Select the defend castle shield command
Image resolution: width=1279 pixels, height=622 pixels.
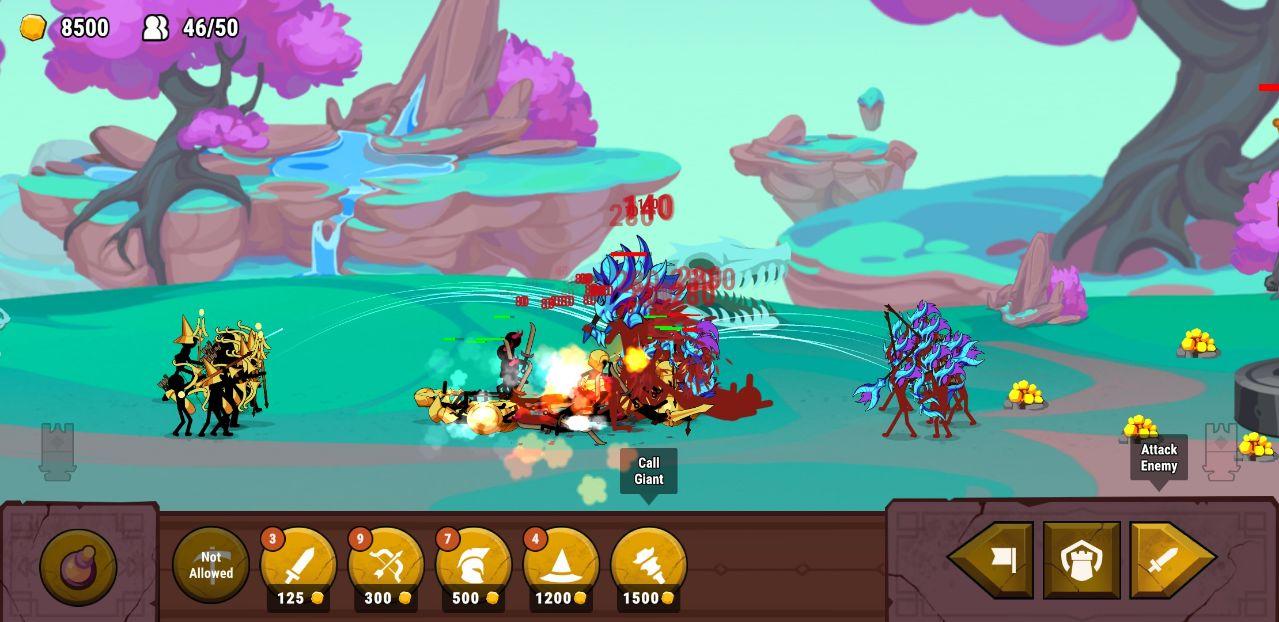1081,560
